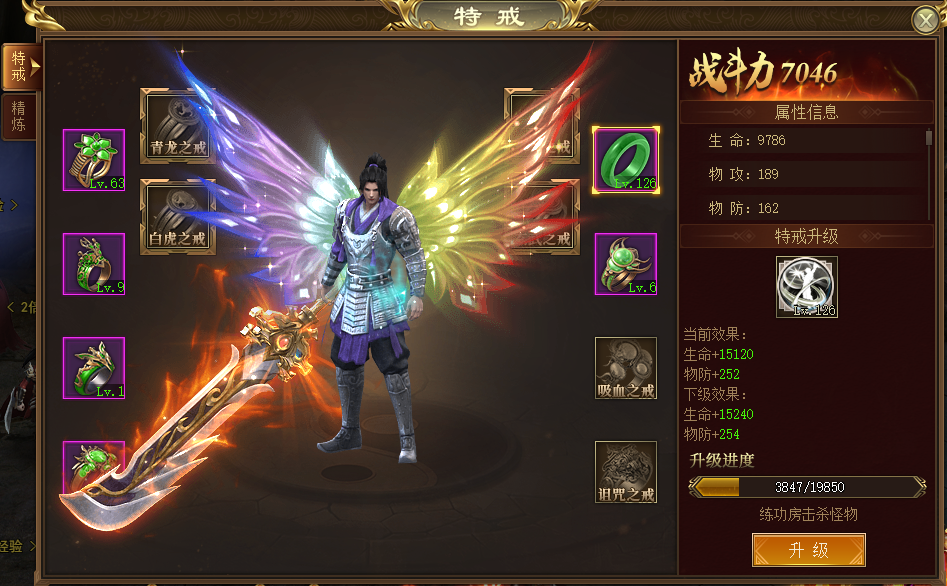
Task: Click the 练功房击杀怪物 hint text
Action: [808, 514]
